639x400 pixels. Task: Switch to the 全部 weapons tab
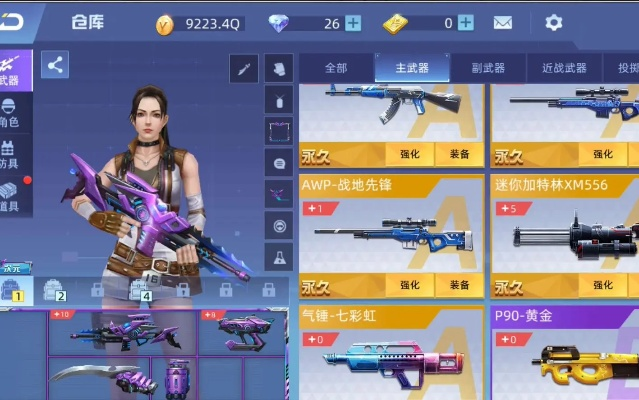pos(336,68)
